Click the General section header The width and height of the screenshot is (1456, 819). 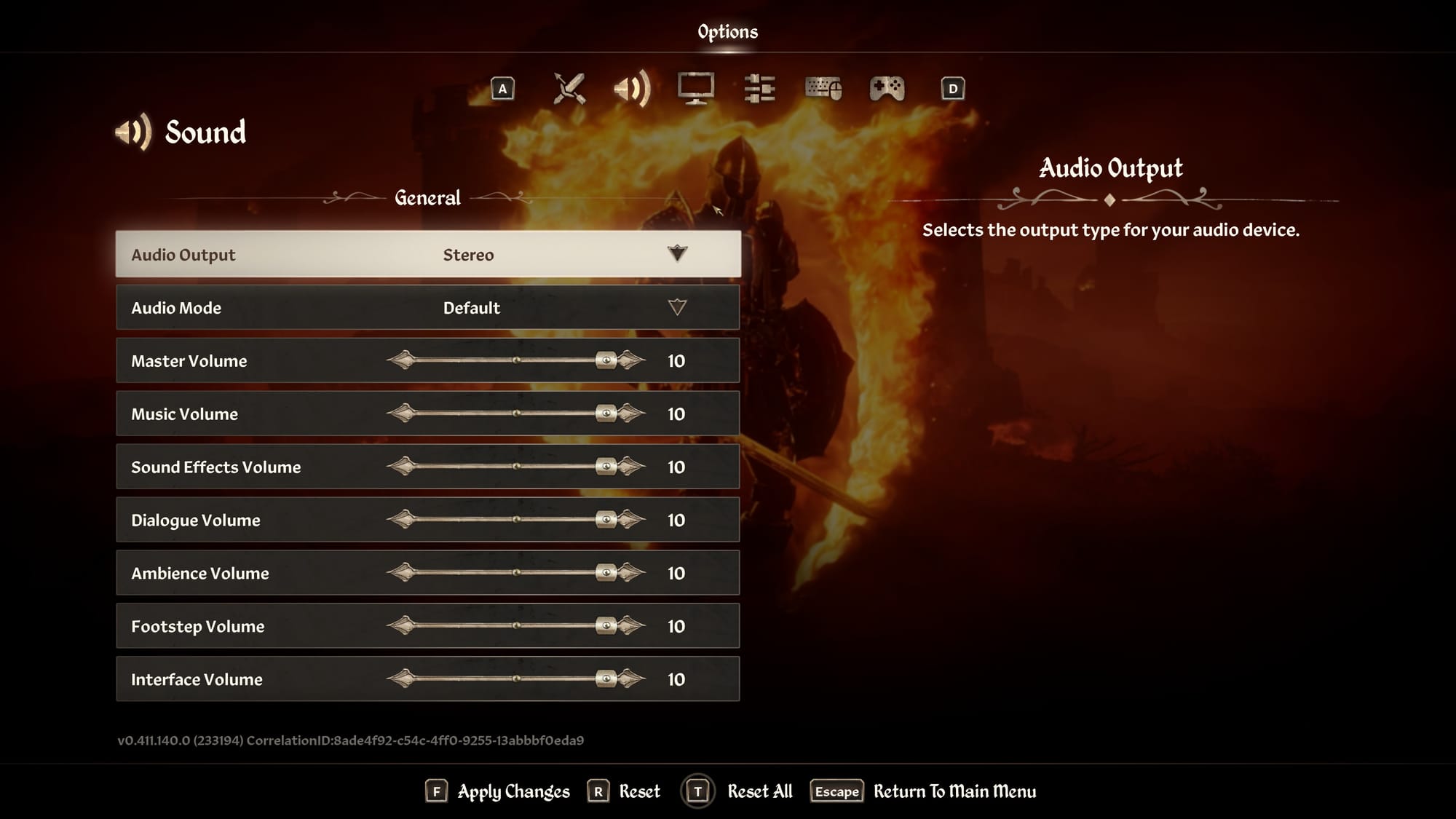point(427,197)
